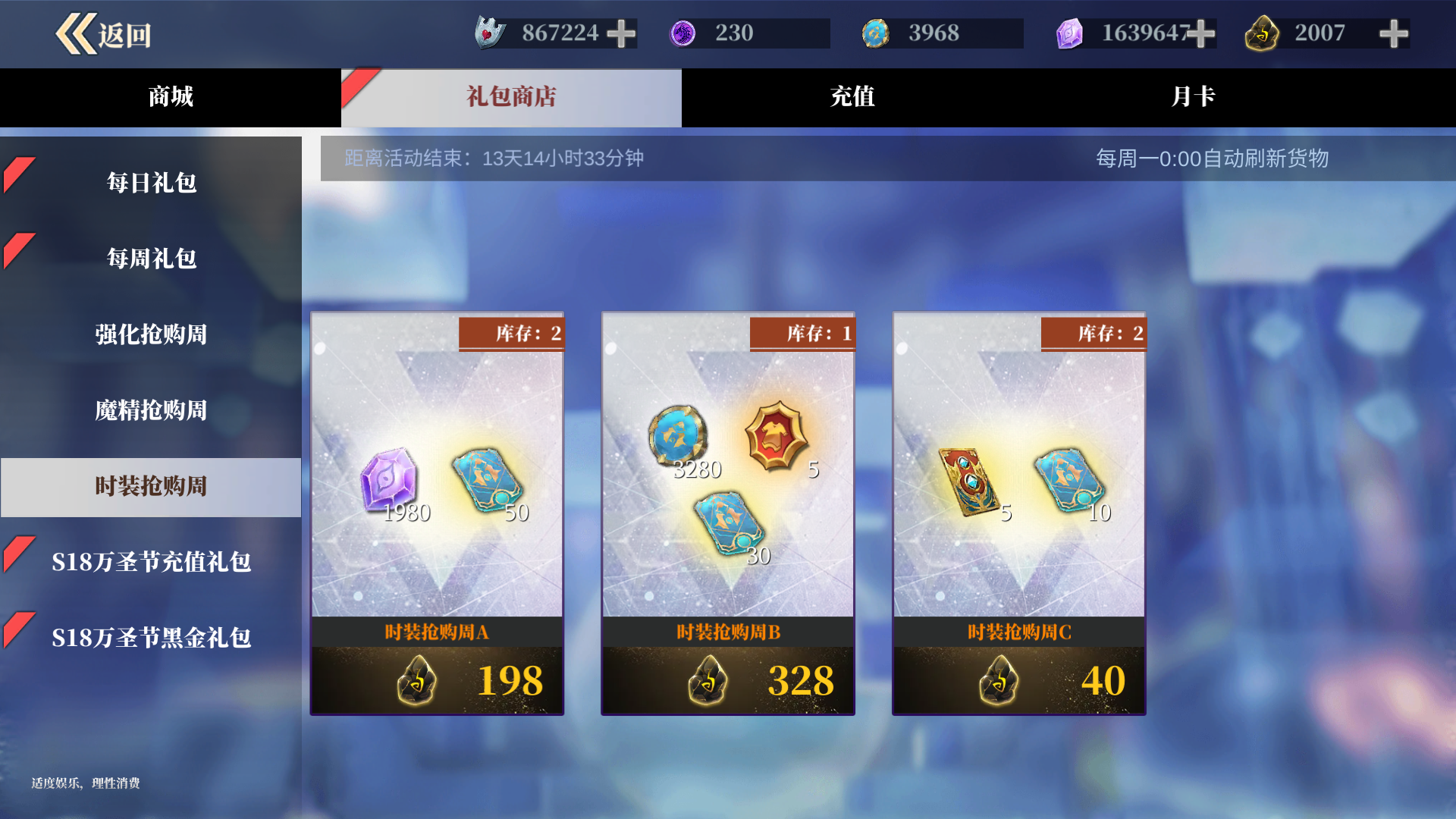This screenshot has height=819, width=1456.
Task: Select the 魔精抢购周 sidebar entry
Action: click(151, 410)
